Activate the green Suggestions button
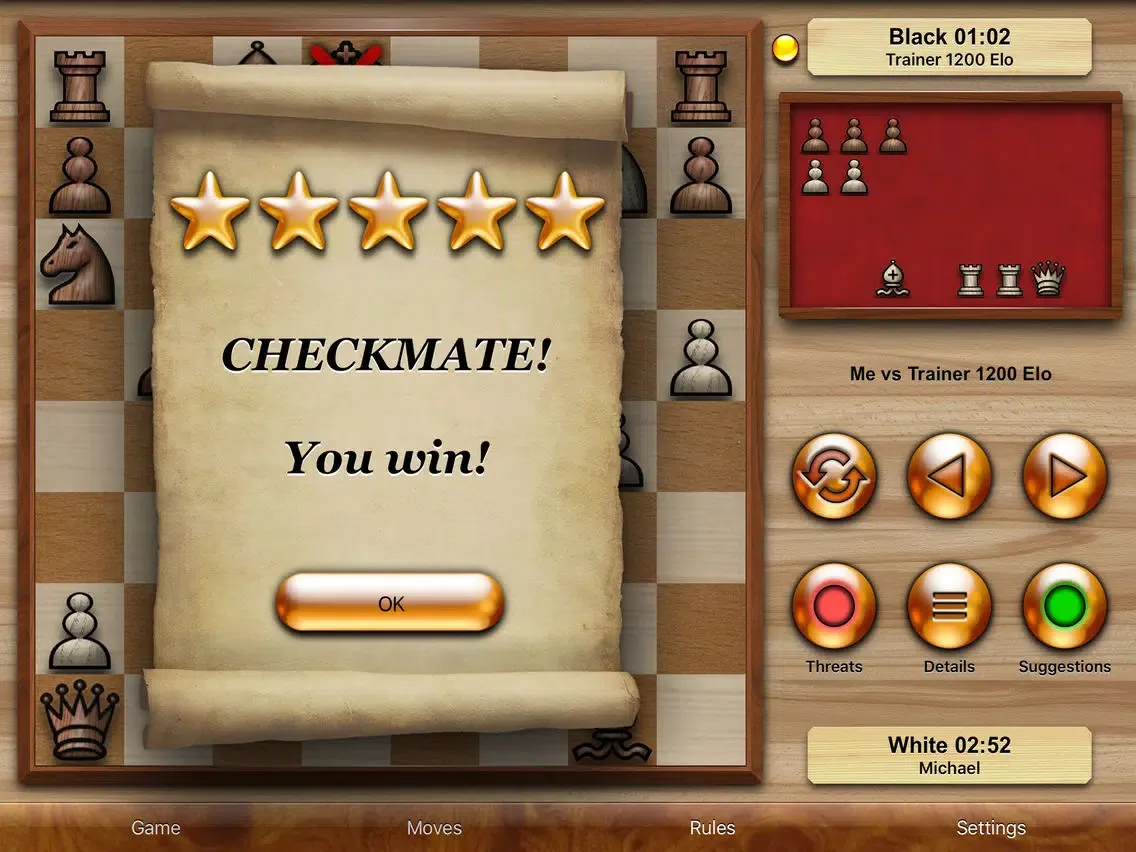The width and height of the screenshot is (1136, 852). pos(1064,606)
